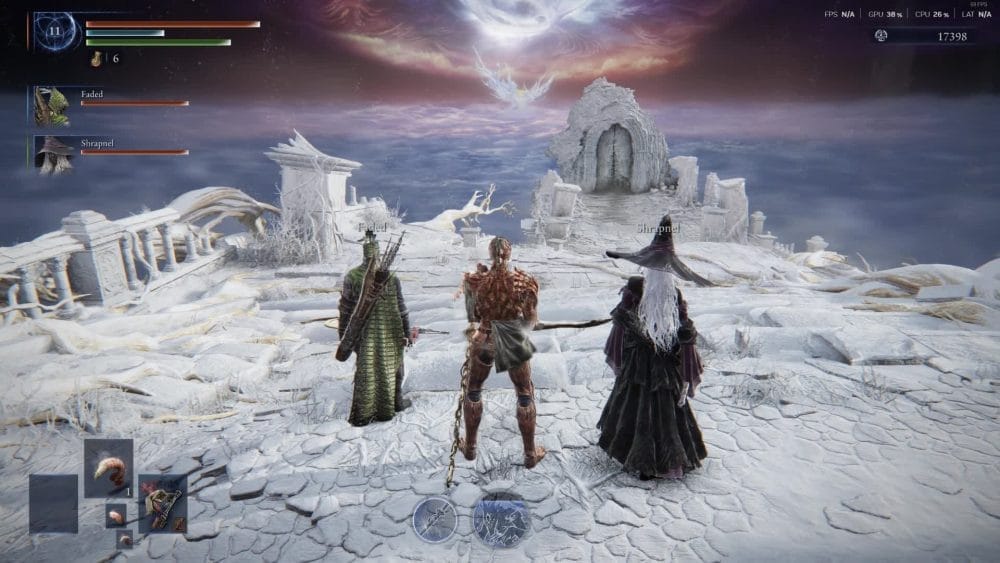Click the rune emblem beside 17398
Image resolution: width=1000 pixels, height=563 pixels.
point(881,36)
